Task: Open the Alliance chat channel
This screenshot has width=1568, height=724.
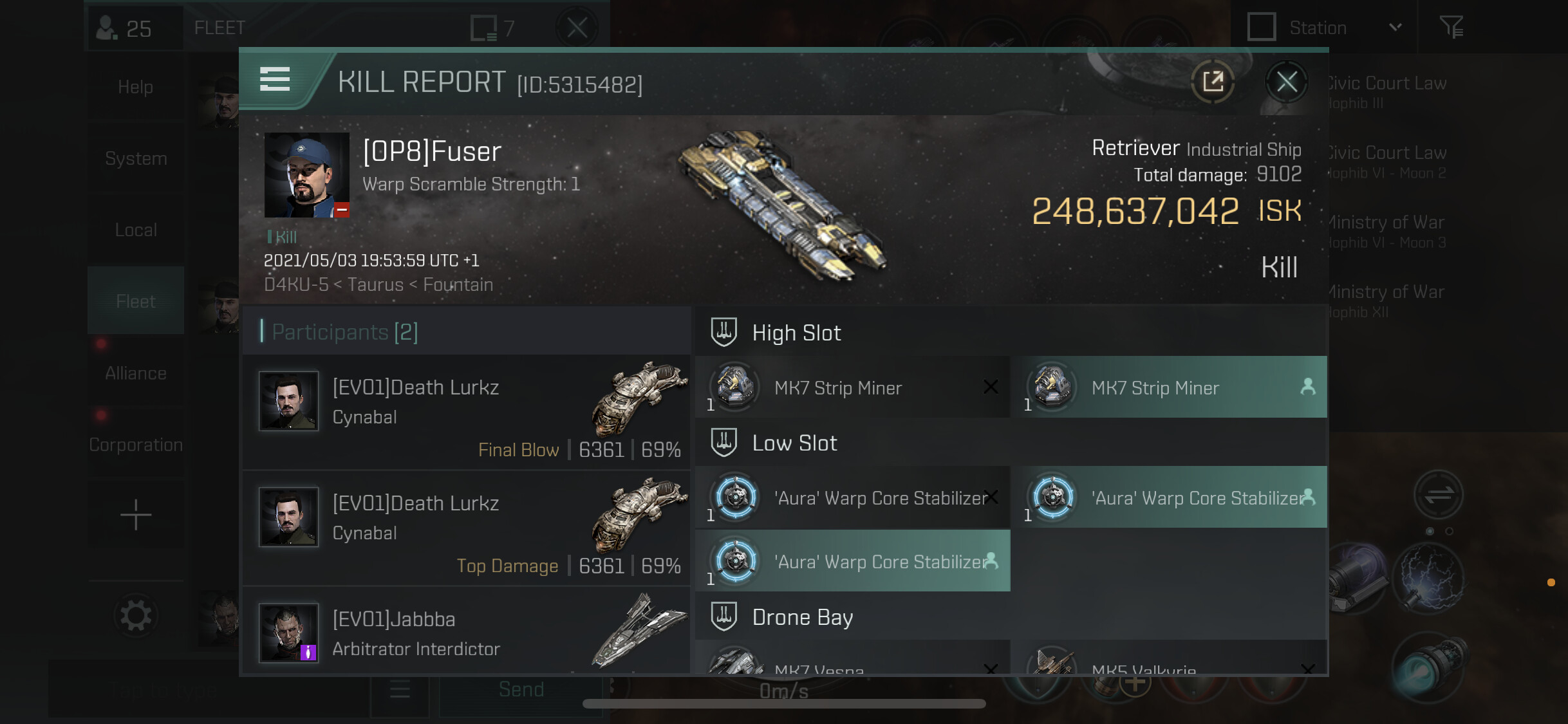Action: [x=135, y=373]
